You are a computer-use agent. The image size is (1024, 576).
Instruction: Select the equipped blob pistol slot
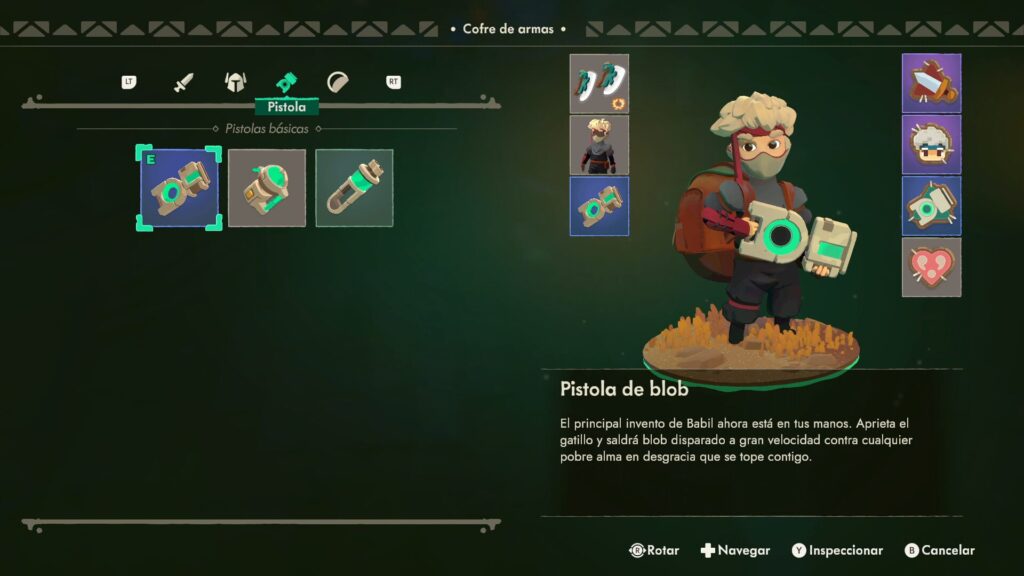(179, 188)
